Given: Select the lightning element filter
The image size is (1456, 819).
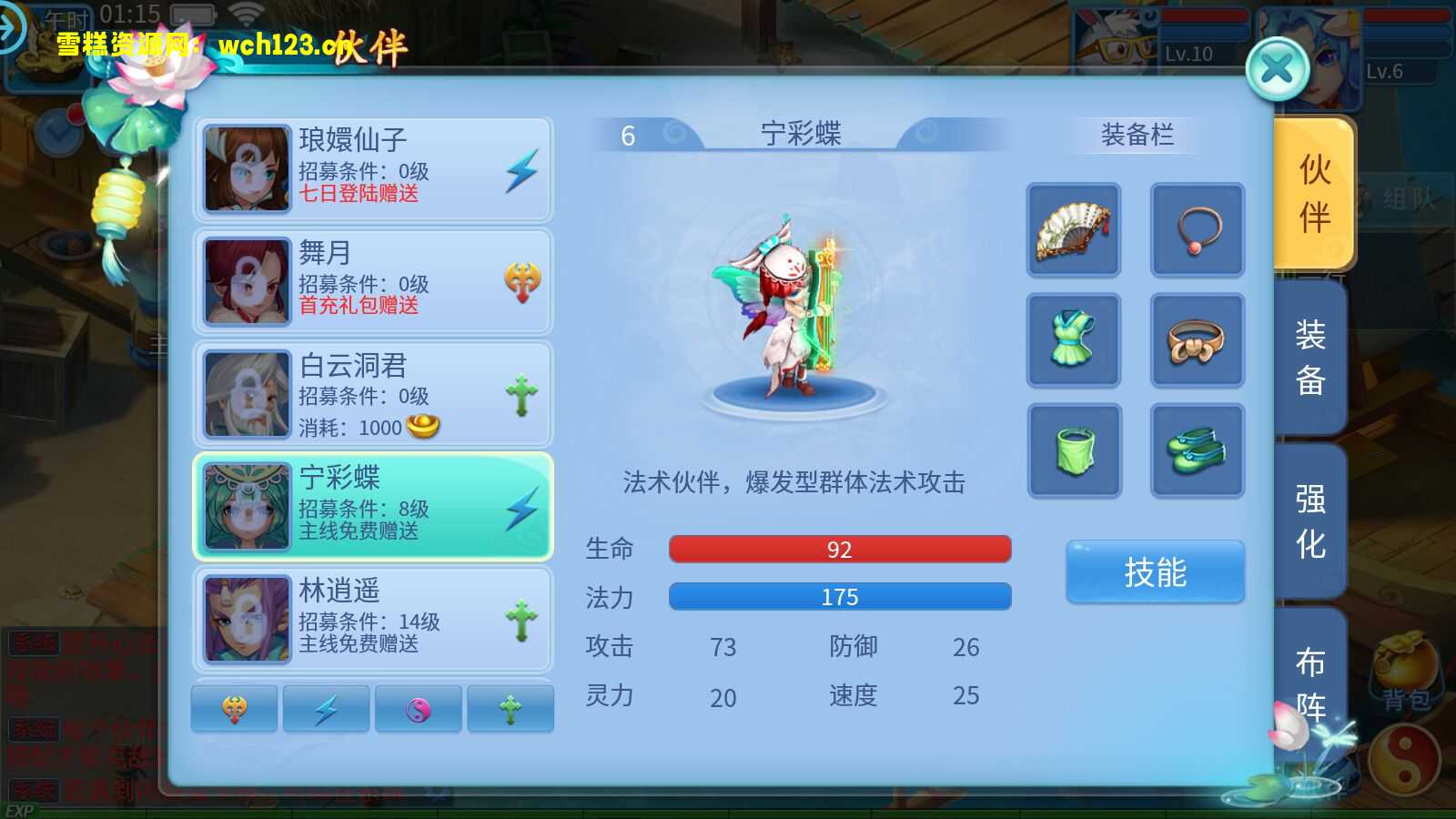Looking at the screenshot, I should (326, 707).
